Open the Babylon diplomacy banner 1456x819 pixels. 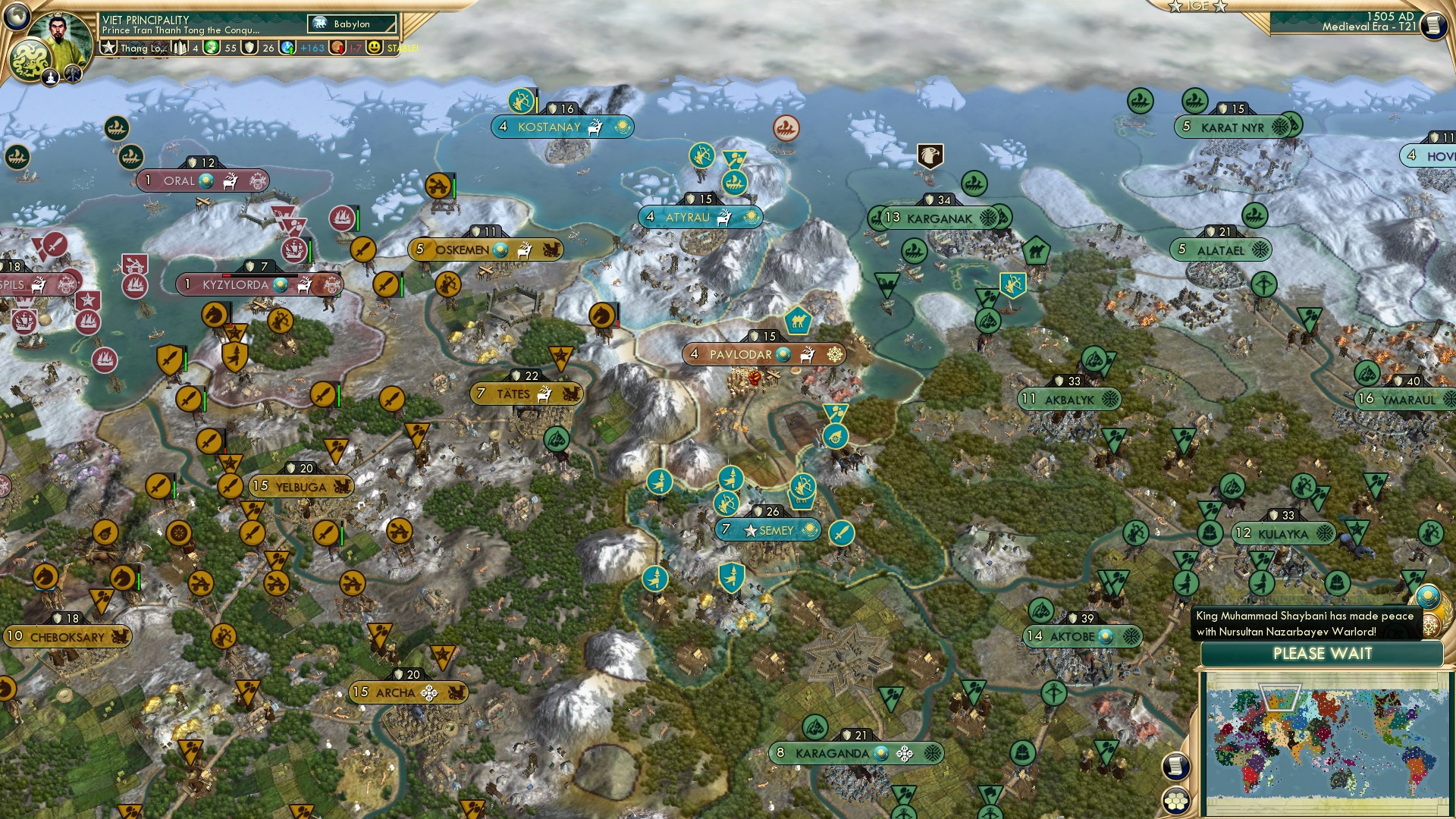pos(351,24)
